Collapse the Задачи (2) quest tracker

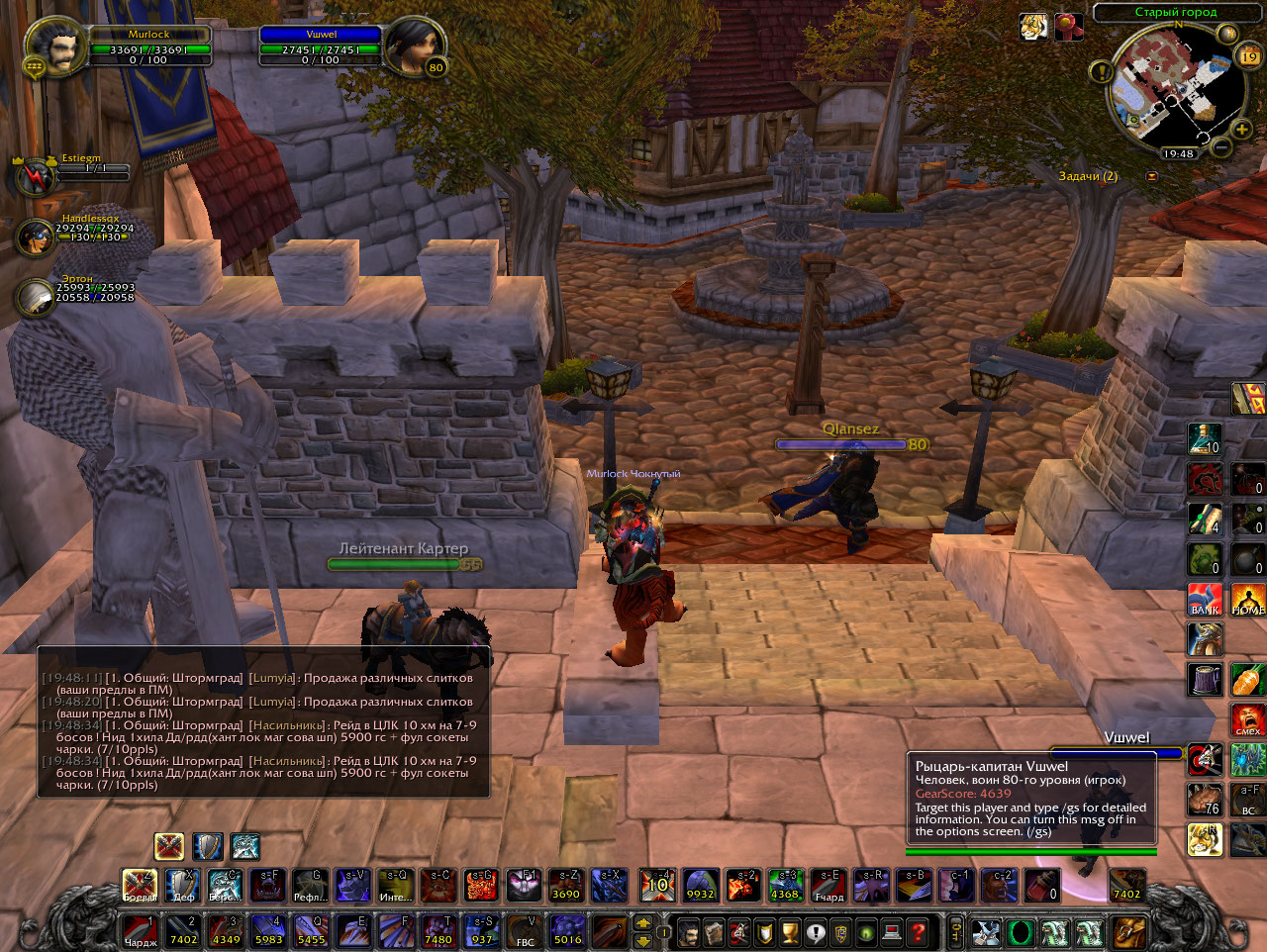[x=1151, y=176]
